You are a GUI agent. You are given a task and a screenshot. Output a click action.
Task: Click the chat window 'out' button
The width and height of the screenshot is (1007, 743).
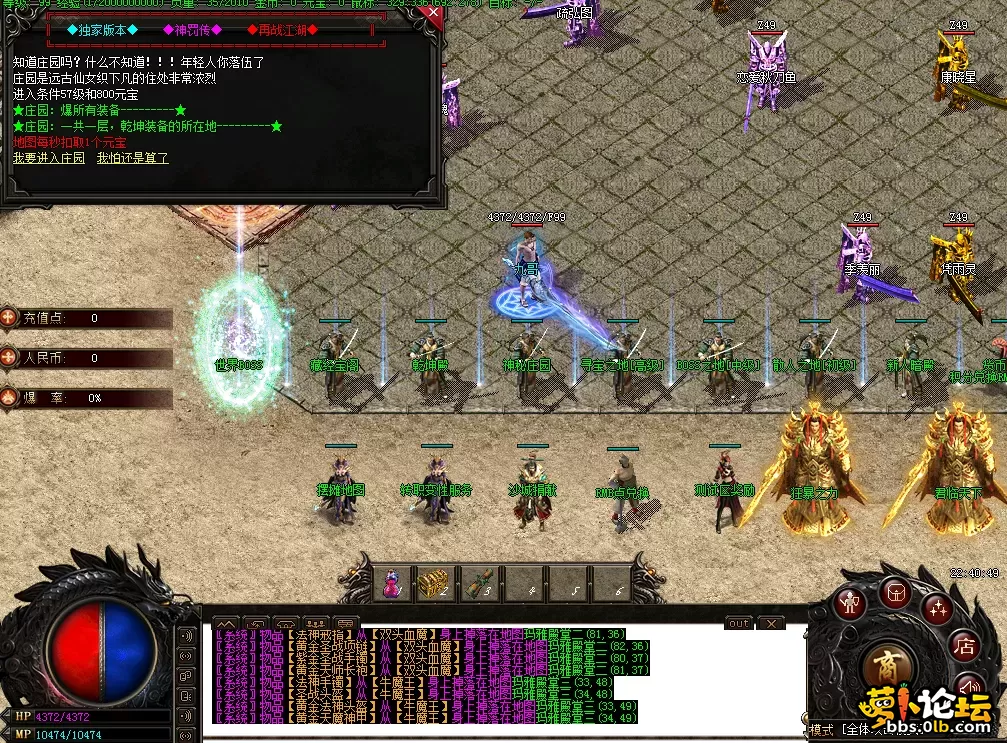tap(738, 623)
